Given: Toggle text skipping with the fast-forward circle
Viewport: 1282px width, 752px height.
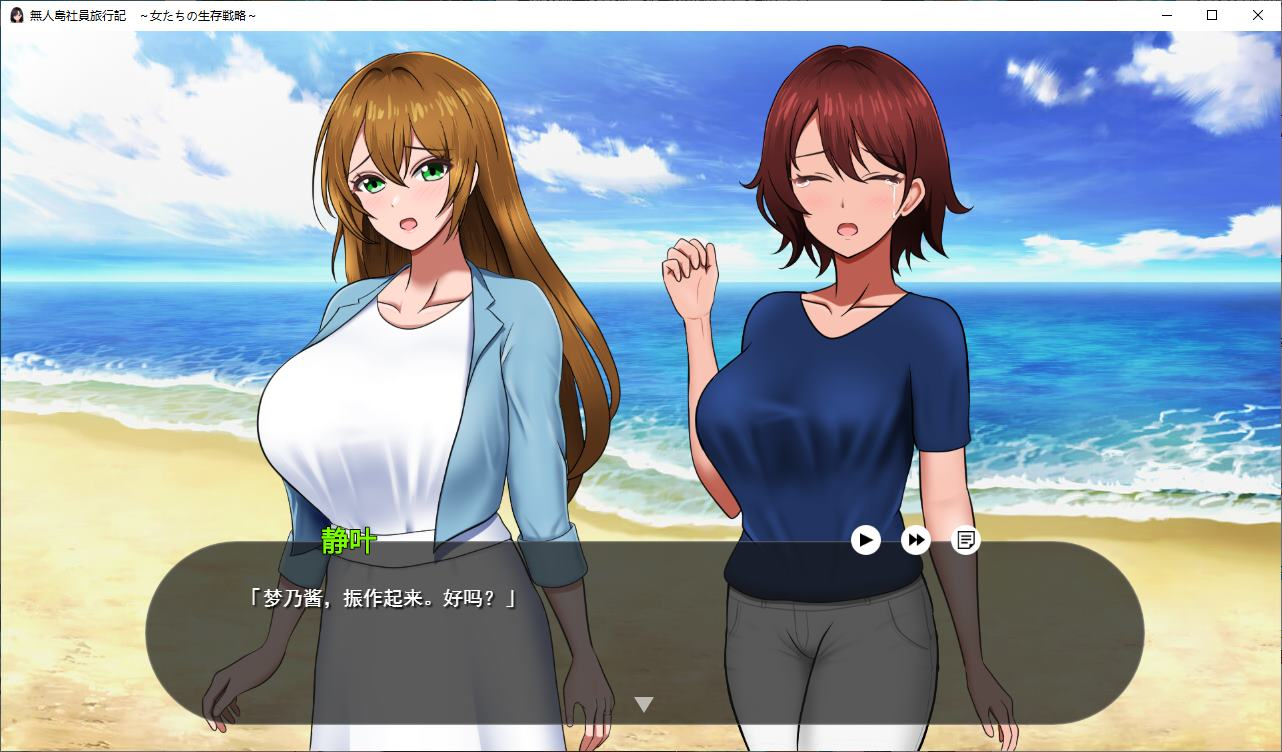Looking at the screenshot, I should point(915,540).
